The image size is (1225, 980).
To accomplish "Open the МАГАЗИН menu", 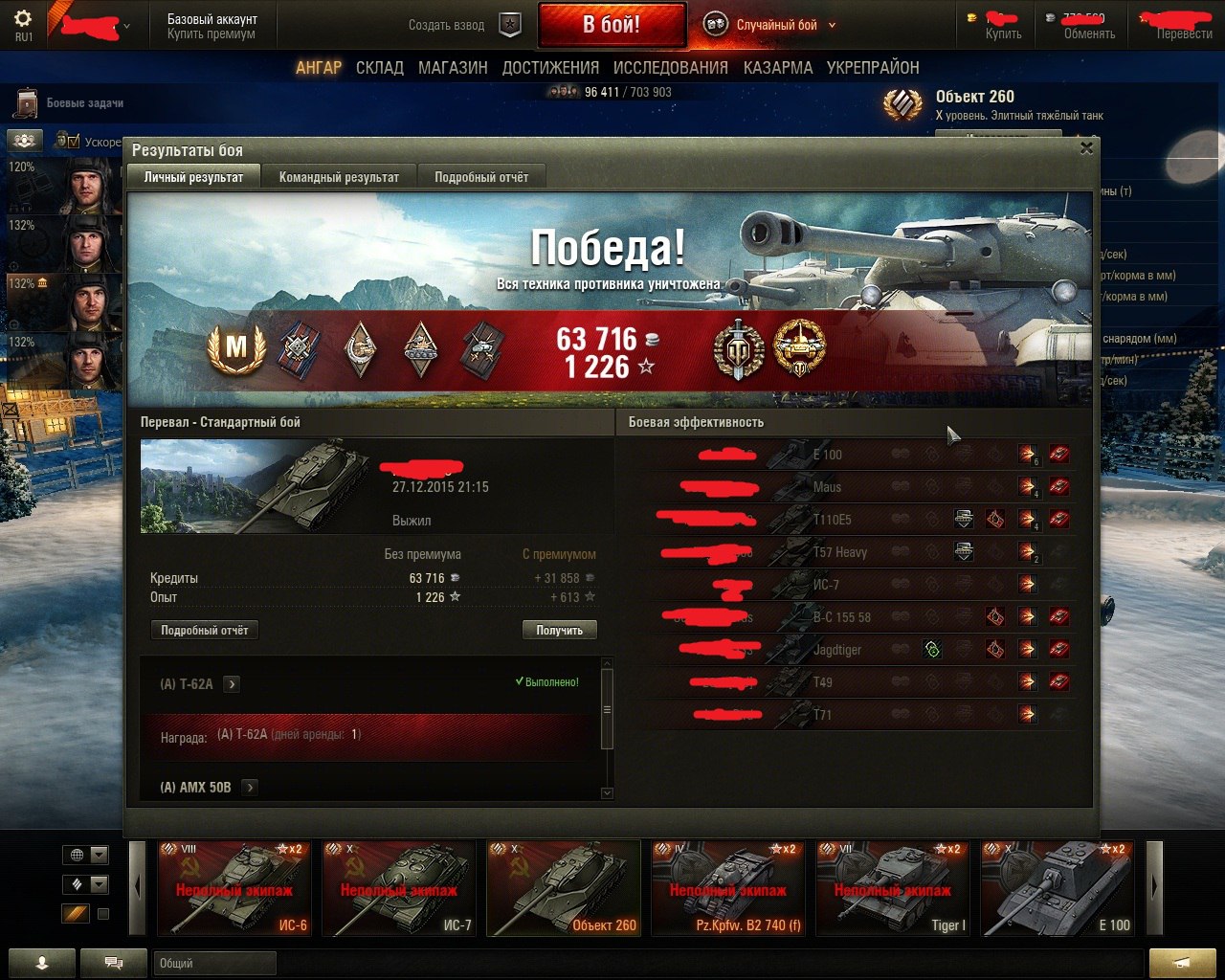I will [453, 68].
